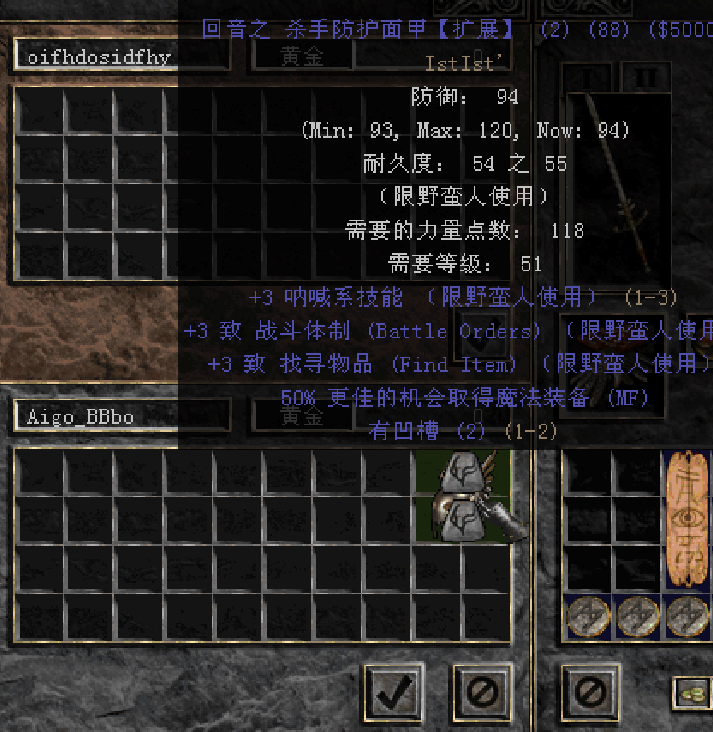Select the barbarian helm with Ist runes
713x732 pixels.
466,497
